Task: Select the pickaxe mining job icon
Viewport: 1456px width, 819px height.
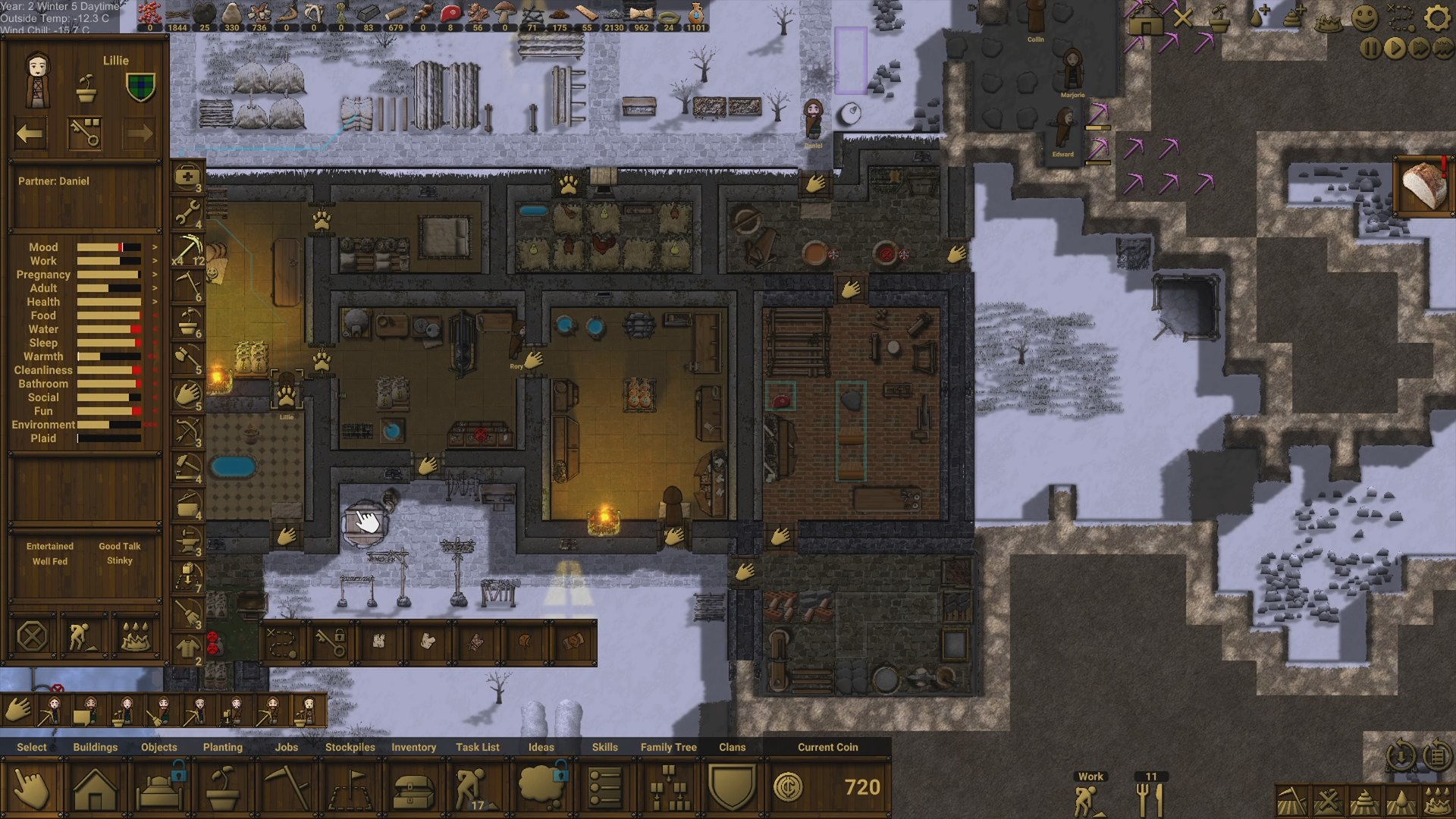Action: pyautogui.click(x=187, y=248)
